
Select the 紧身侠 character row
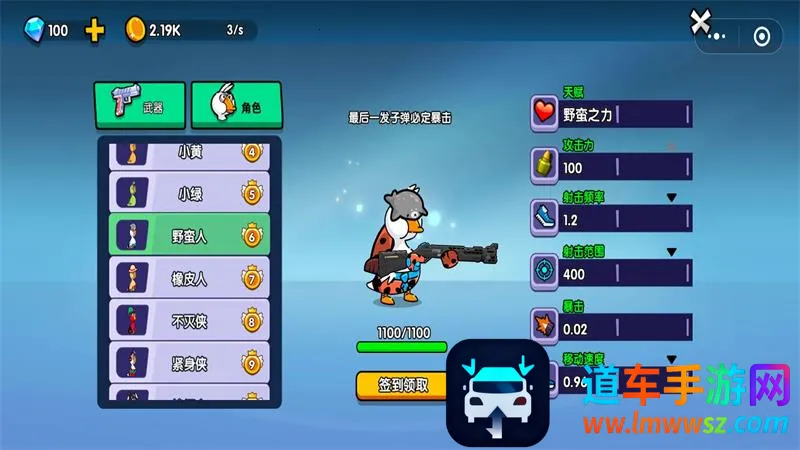[188, 363]
